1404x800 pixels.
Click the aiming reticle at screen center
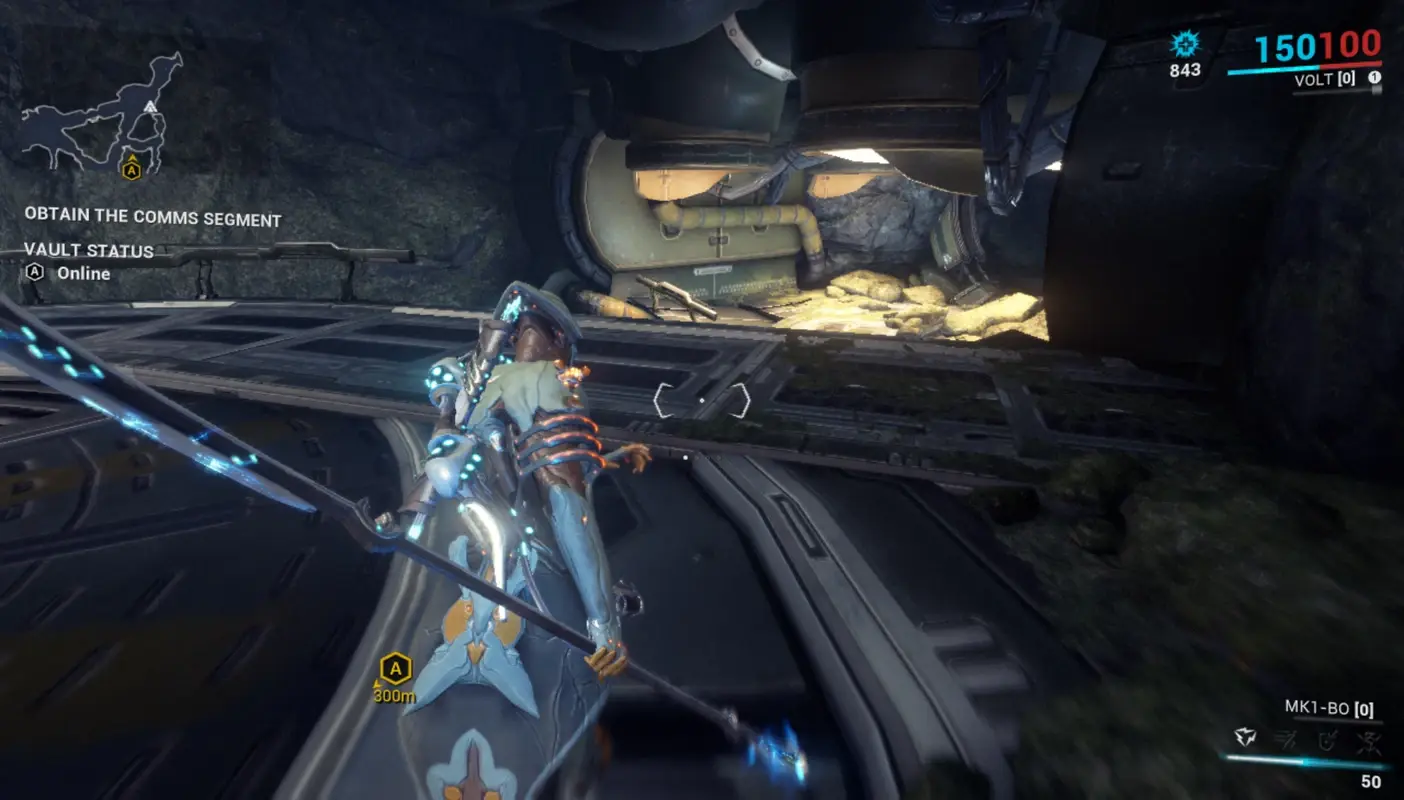[x=702, y=400]
